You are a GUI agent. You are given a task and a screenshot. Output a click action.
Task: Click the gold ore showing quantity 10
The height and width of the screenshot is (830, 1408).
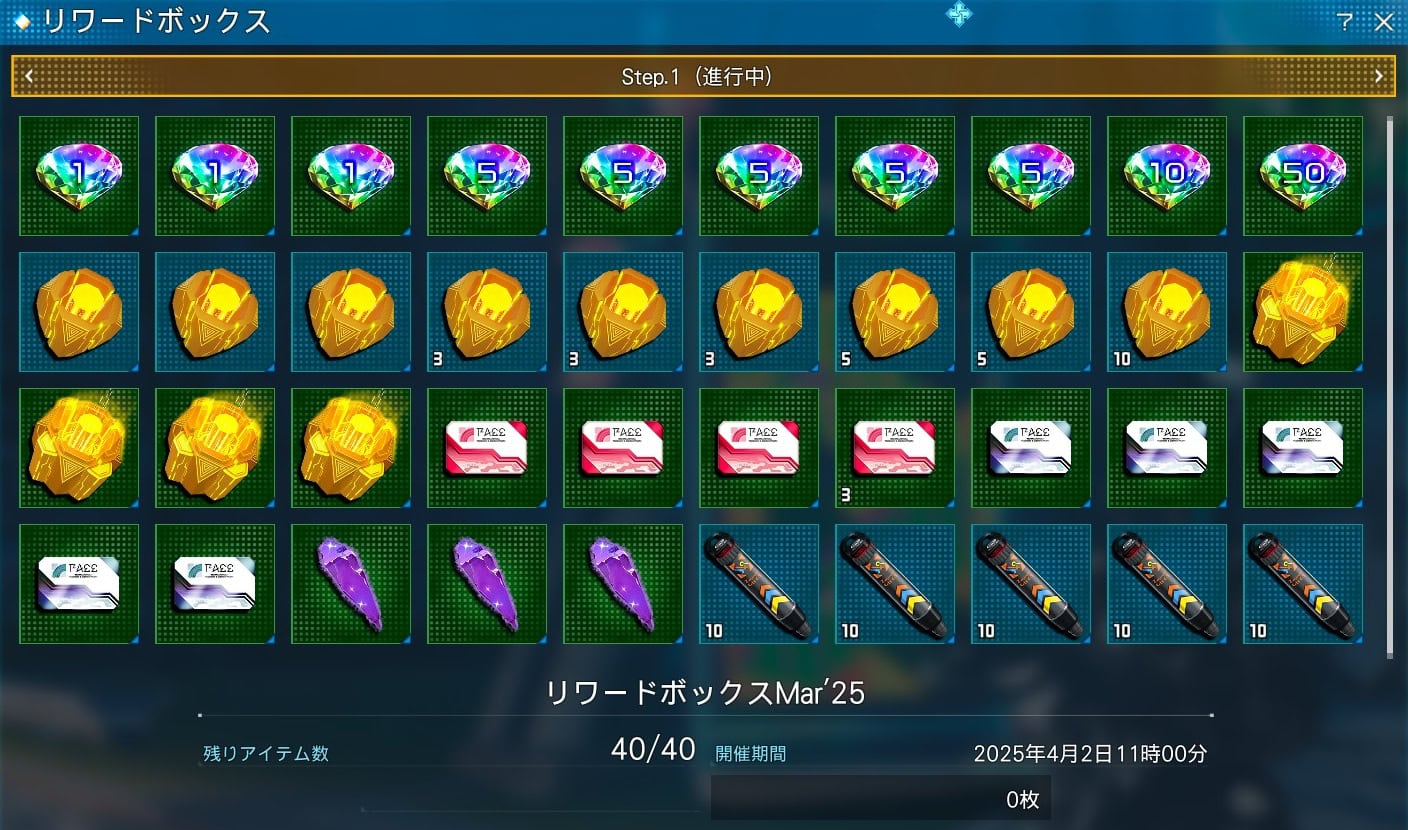tap(1166, 311)
